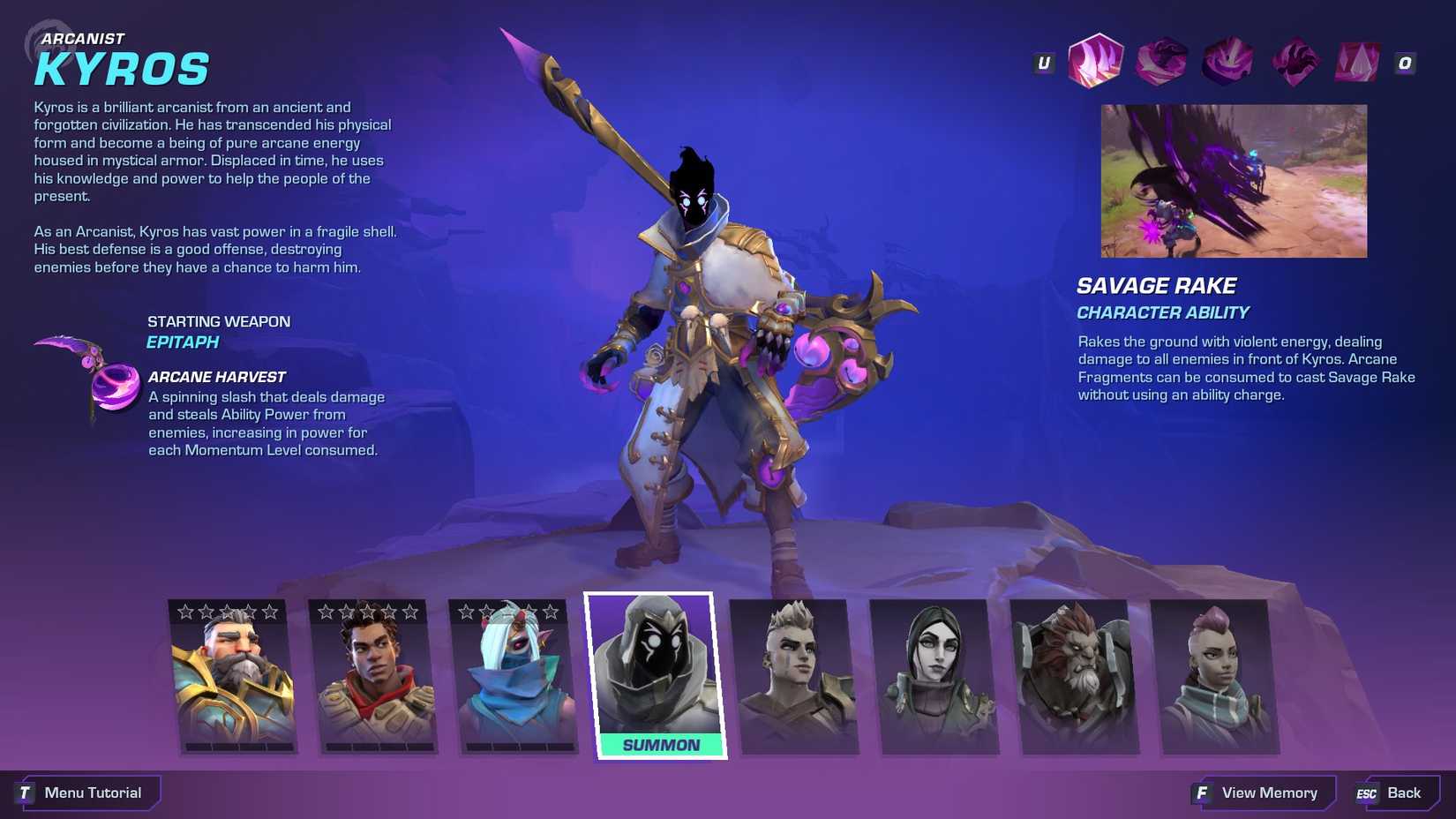Image resolution: width=1456 pixels, height=819 pixels.
Task: Open the Menu Tutorial option
Action: [x=88, y=792]
